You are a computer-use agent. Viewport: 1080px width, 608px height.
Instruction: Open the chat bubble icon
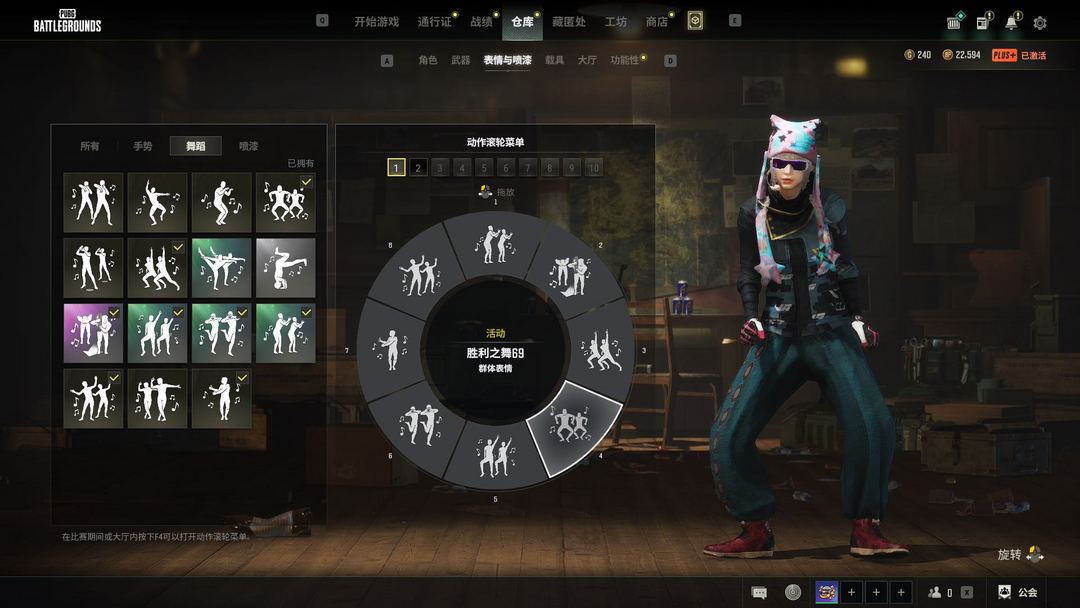[x=759, y=592]
